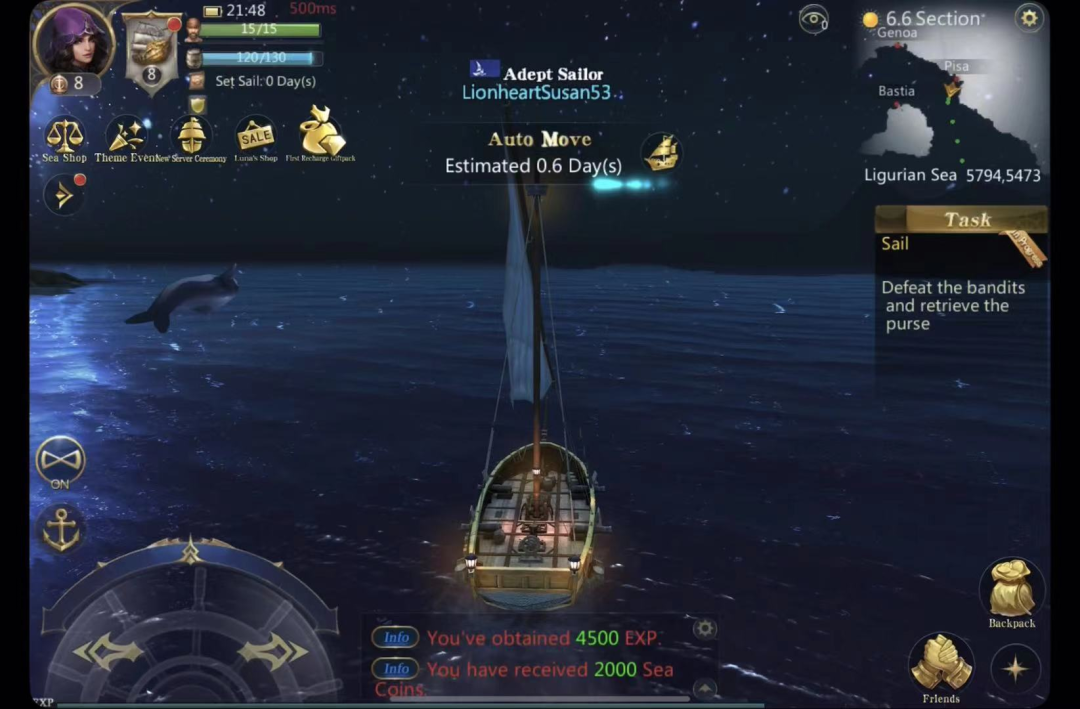Open the Friends list

click(941, 663)
